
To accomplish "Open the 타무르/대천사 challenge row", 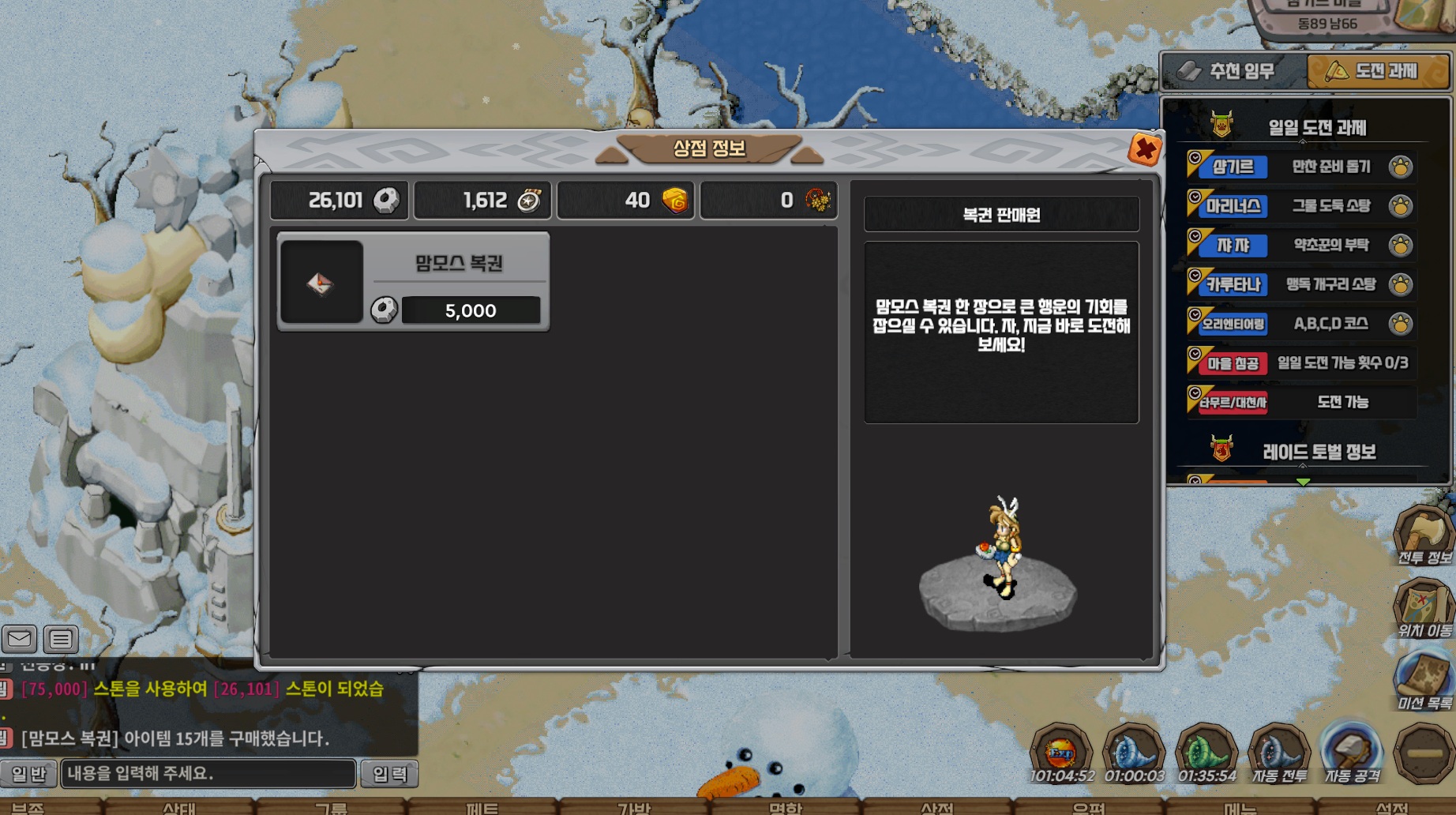I will (1301, 402).
